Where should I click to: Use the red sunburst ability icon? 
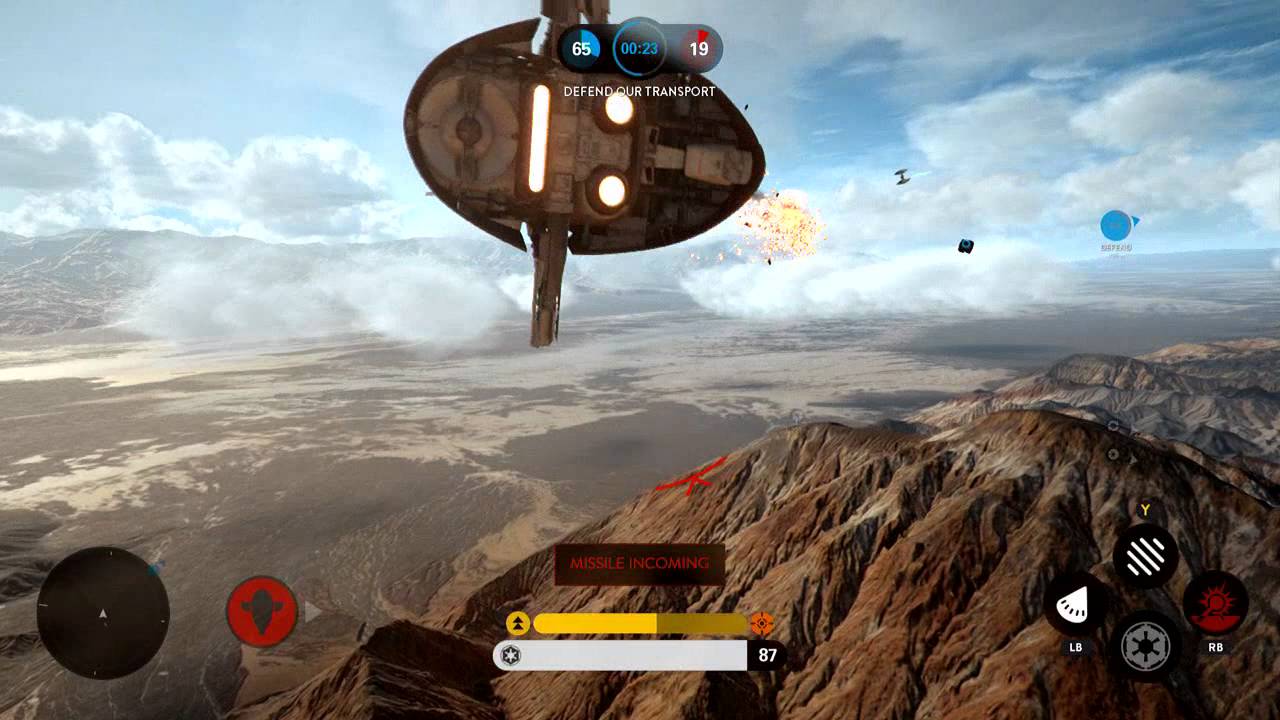[x=1215, y=603]
